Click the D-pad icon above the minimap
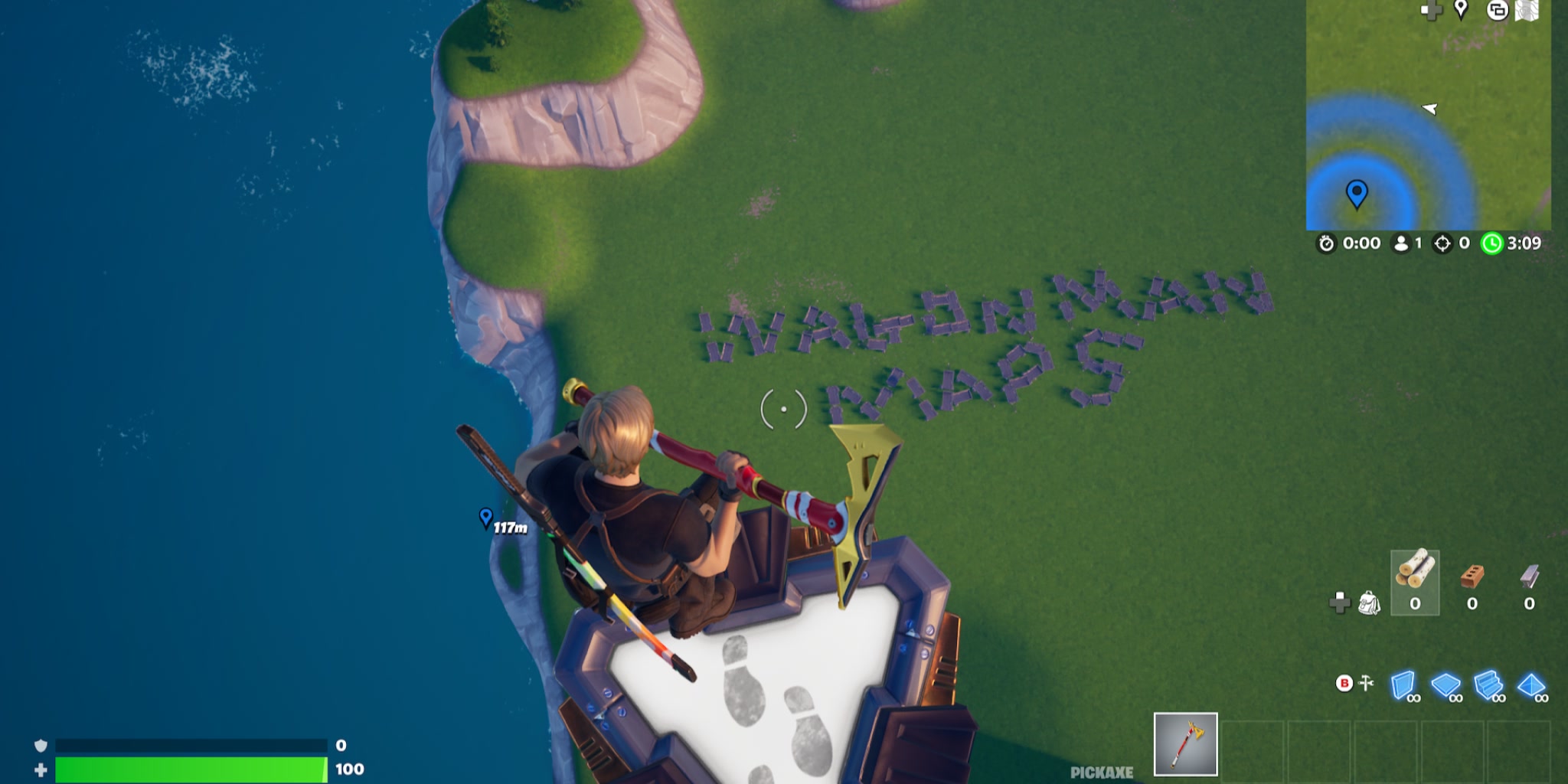The width and height of the screenshot is (1568, 784). [1430, 11]
